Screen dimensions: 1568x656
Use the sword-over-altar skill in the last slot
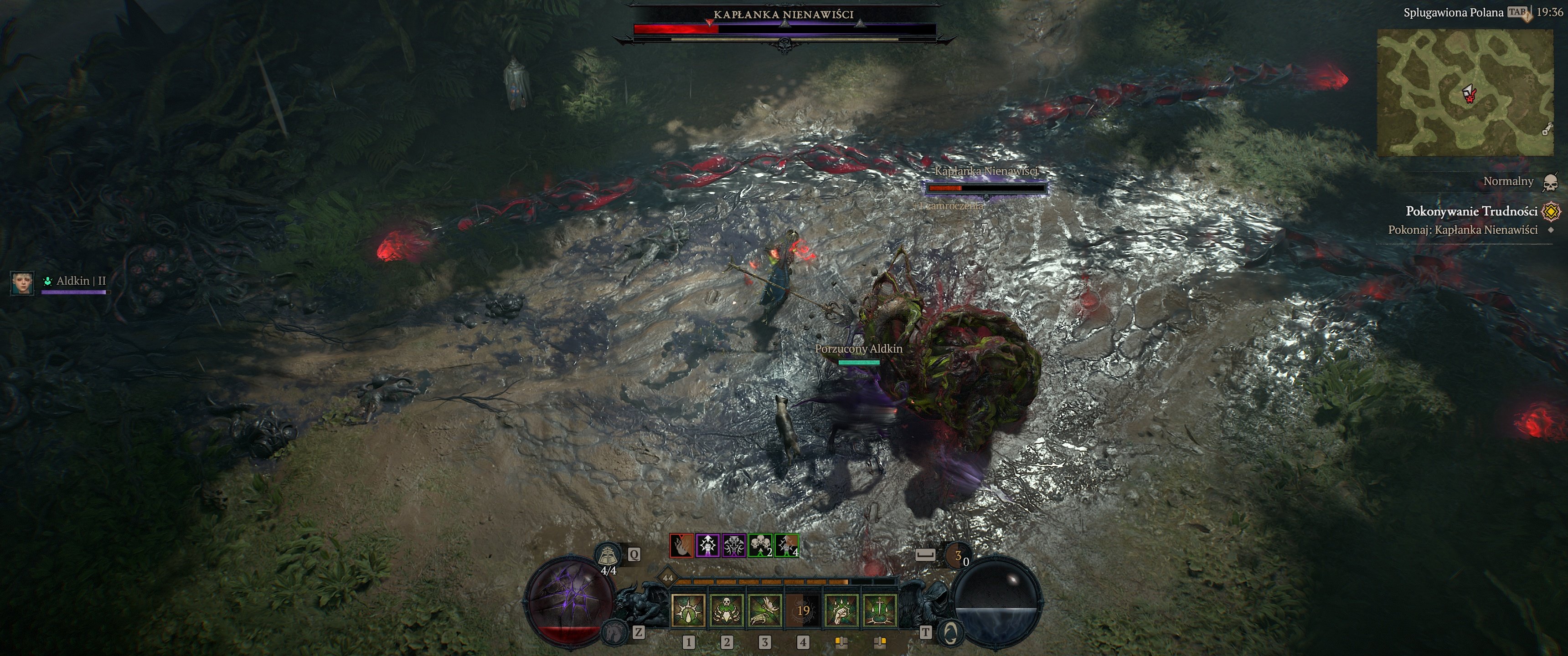[x=880, y=610]
